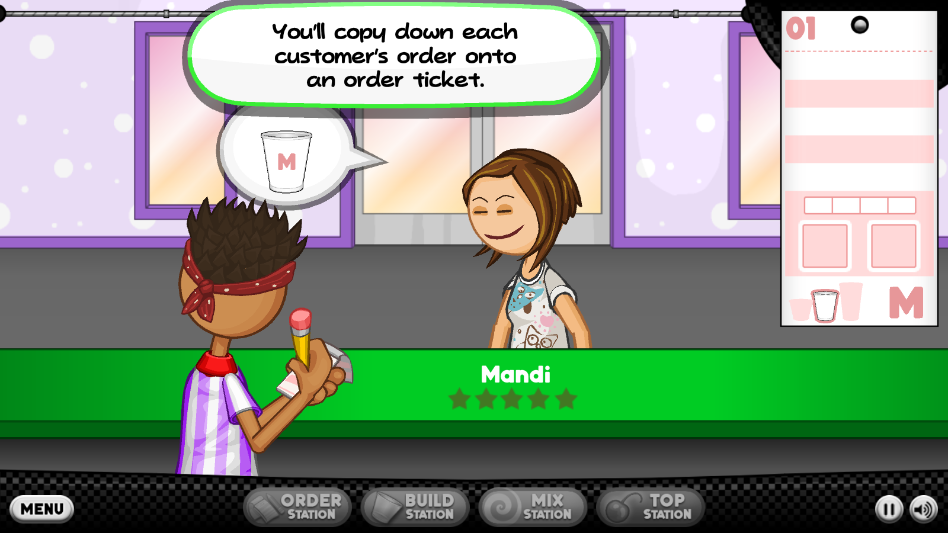Switch to the Top Station
This screenshot has height=533, width=948.
click(x=651, y=507)
